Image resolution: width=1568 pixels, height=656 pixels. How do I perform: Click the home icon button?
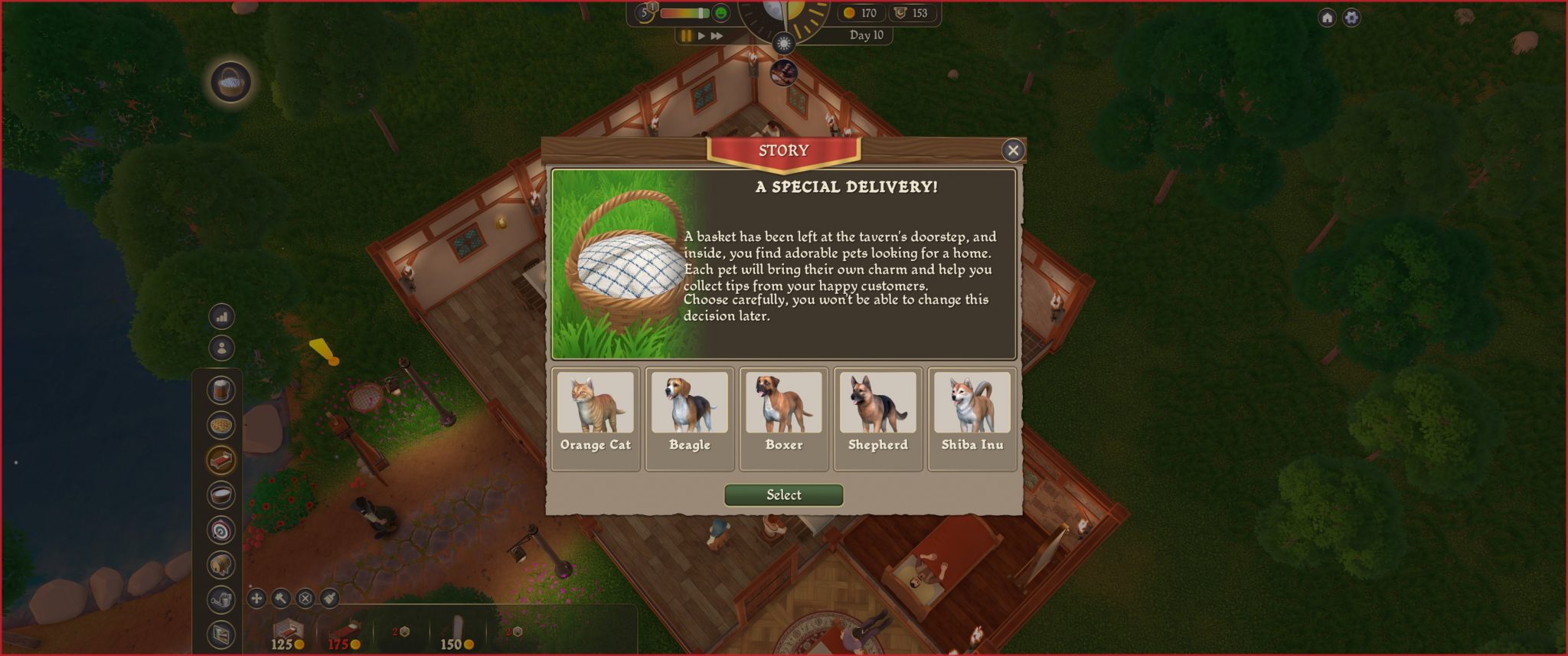pos(1327,18)
